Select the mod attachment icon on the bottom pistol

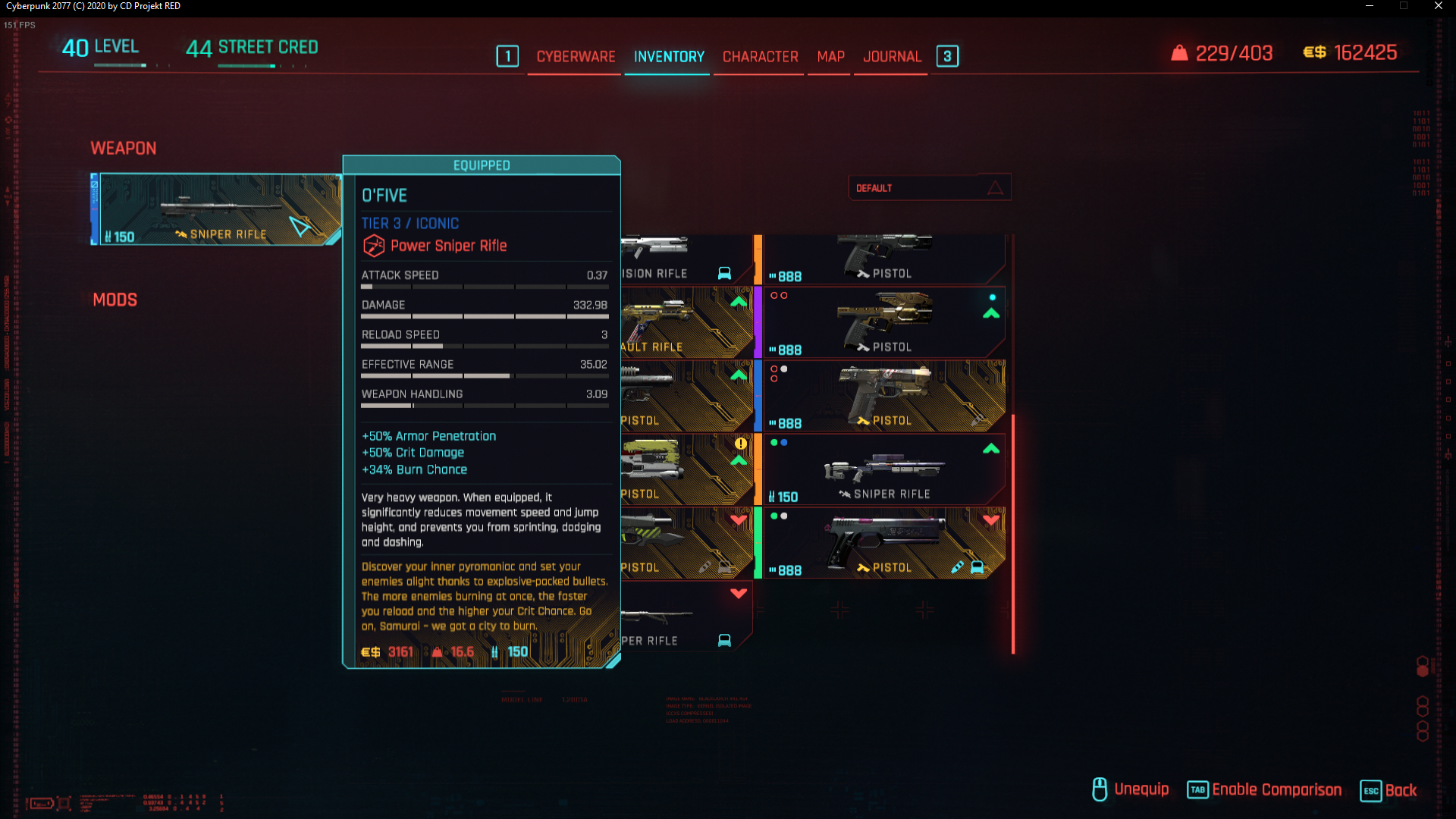tap(955, 567)
